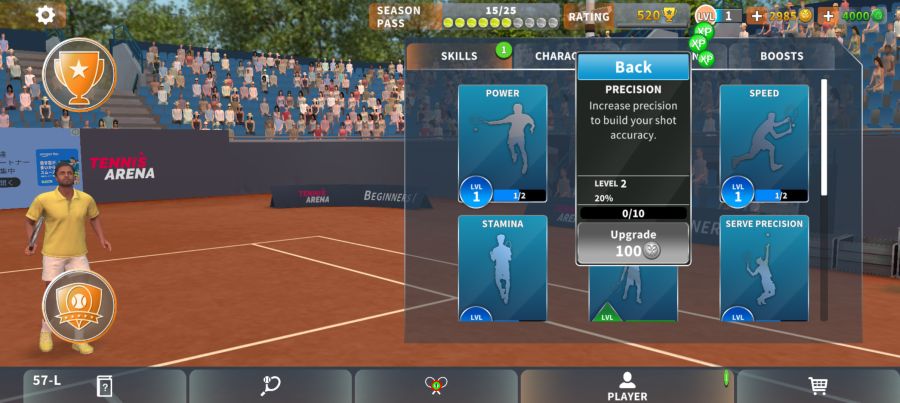Open the trophy star badge
Screen dimensions: 900x403
[x=79, y=73]
